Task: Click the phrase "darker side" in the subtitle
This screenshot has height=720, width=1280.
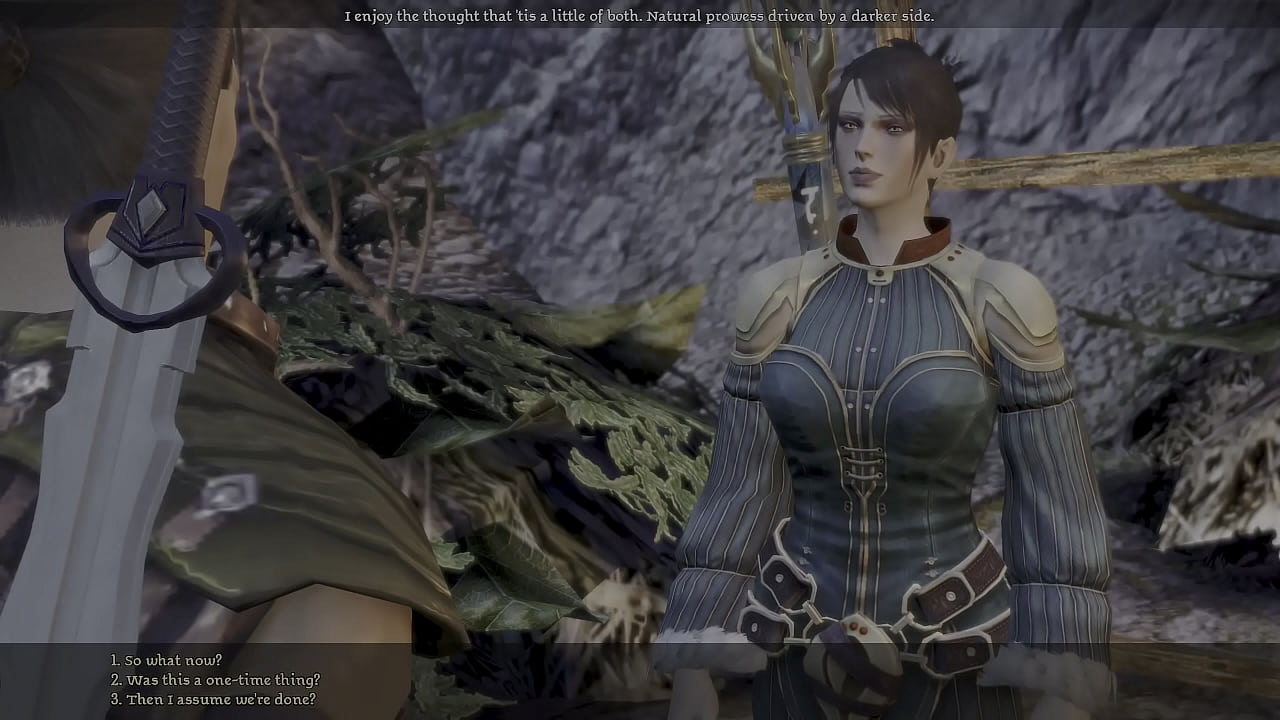Action: tap(895, 16)
